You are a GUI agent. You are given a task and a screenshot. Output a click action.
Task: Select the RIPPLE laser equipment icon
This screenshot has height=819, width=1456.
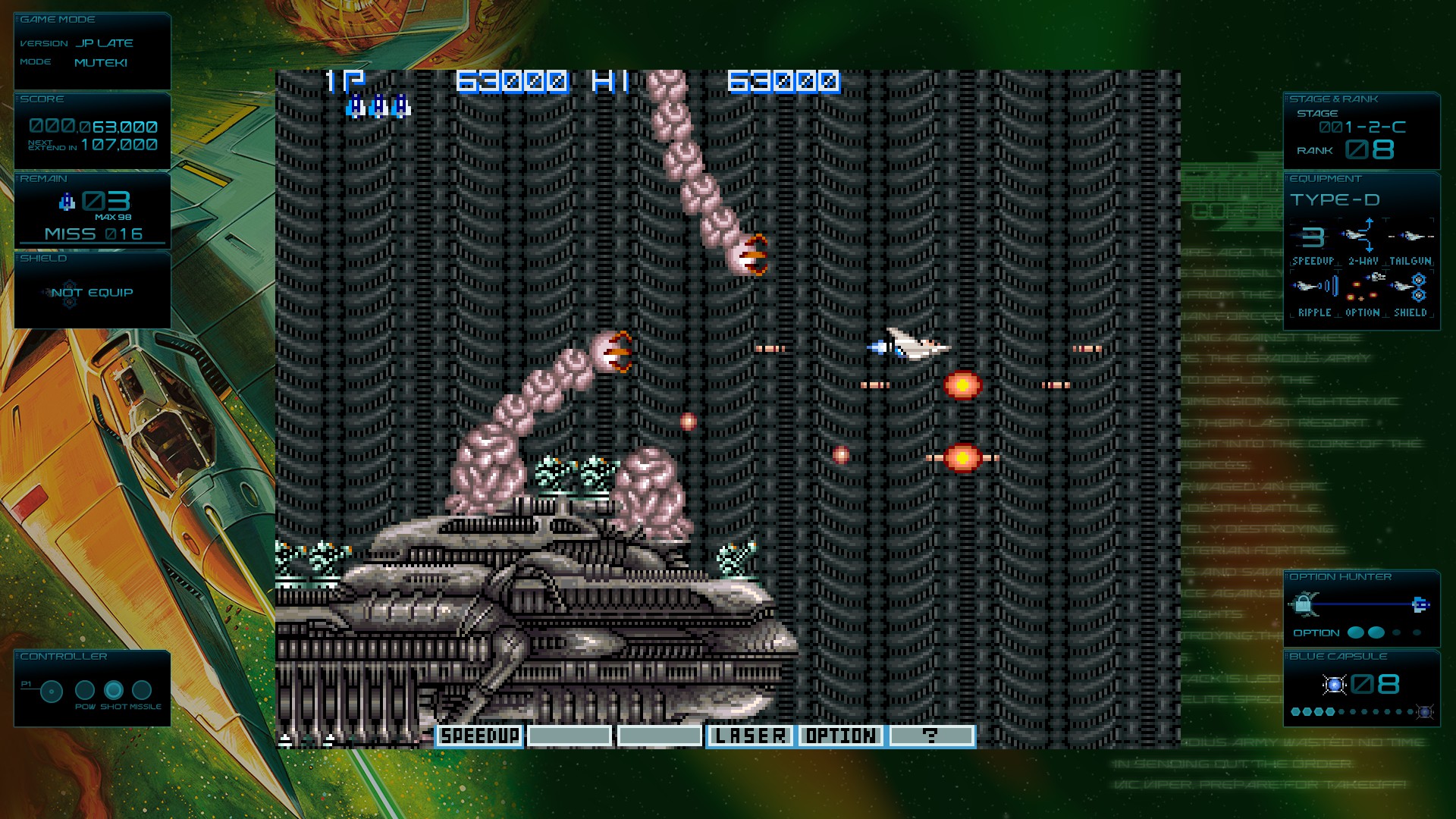[1314, 287]
